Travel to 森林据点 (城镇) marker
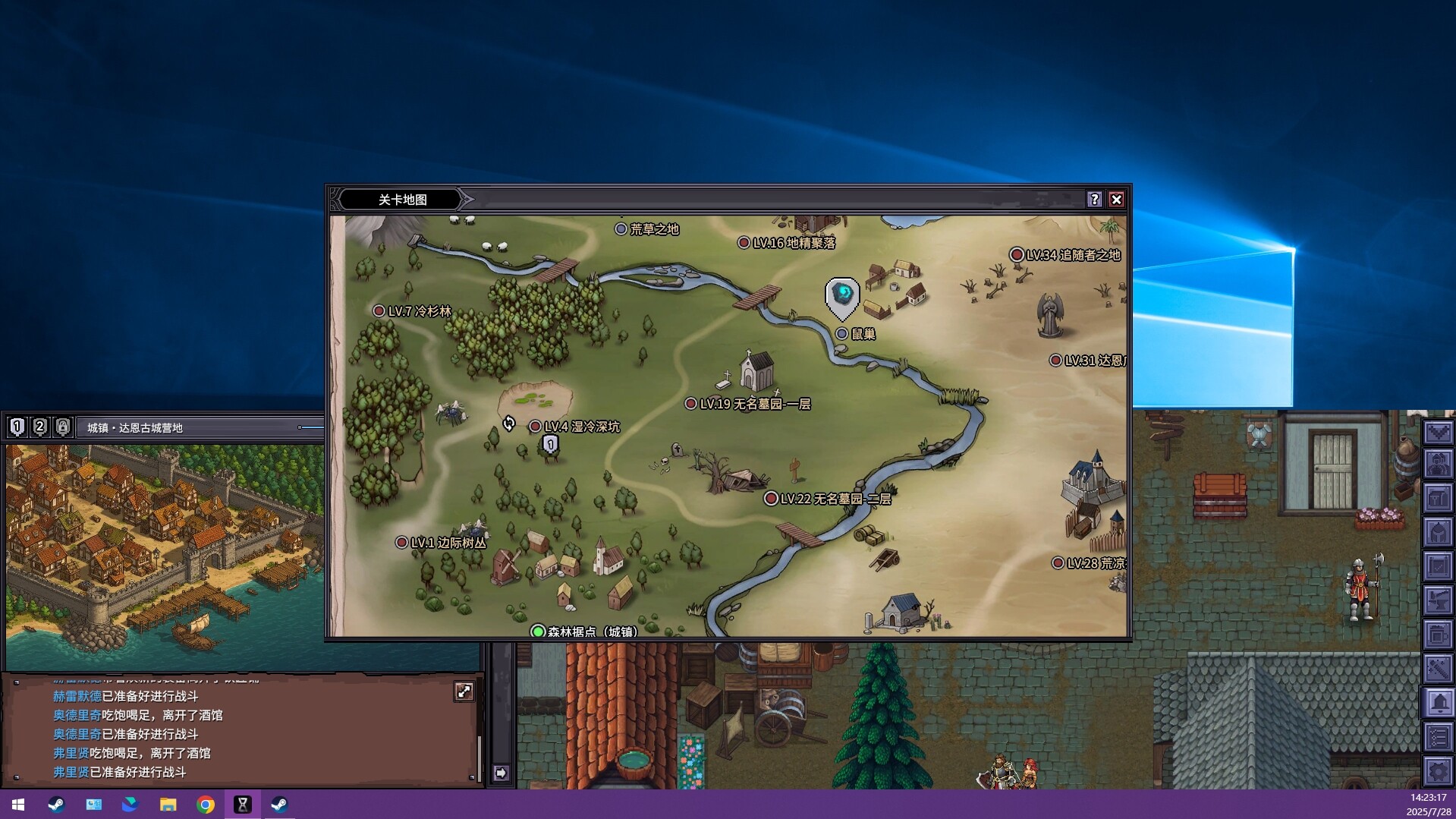The height and width of the screenshot is (819, 1456). (538, 632)
